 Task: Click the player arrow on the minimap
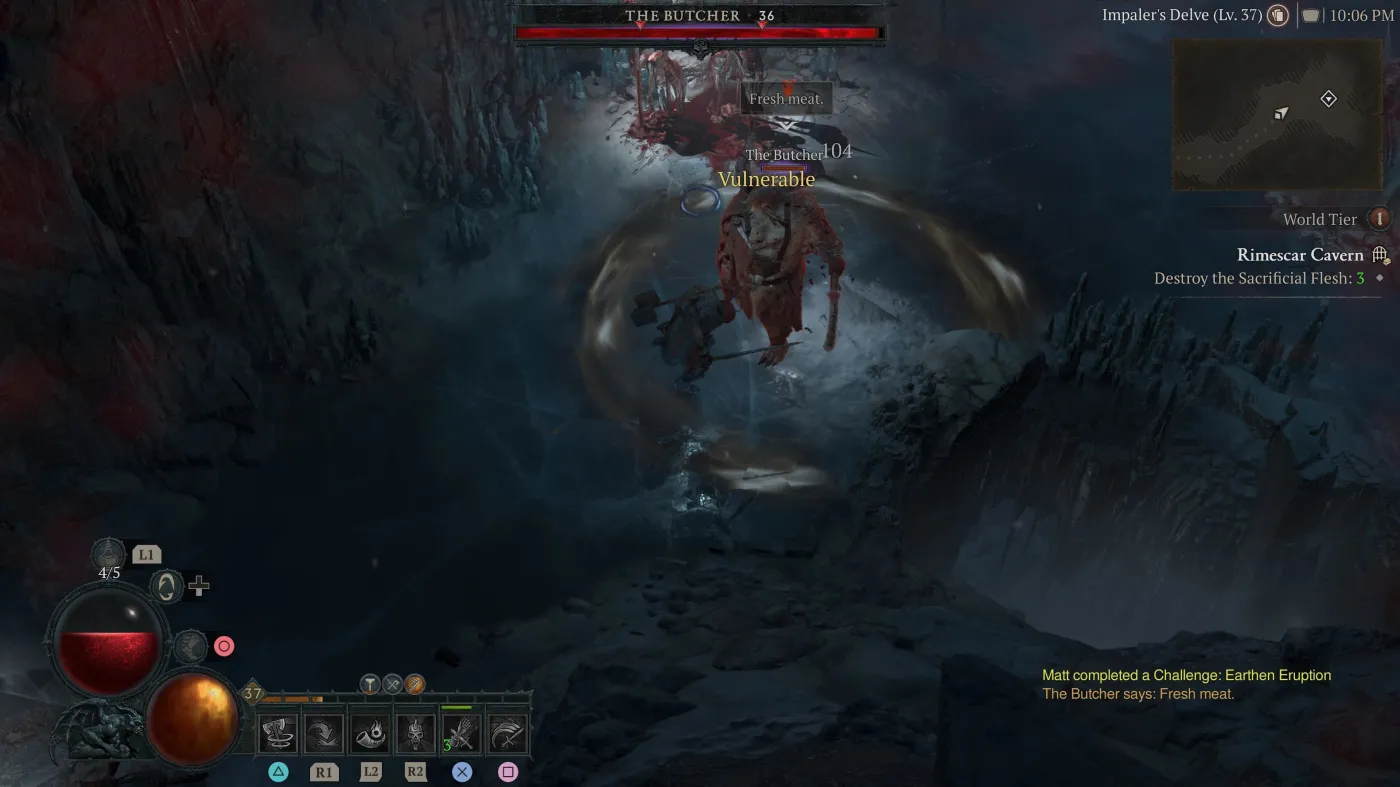[x=1280, y=113]
